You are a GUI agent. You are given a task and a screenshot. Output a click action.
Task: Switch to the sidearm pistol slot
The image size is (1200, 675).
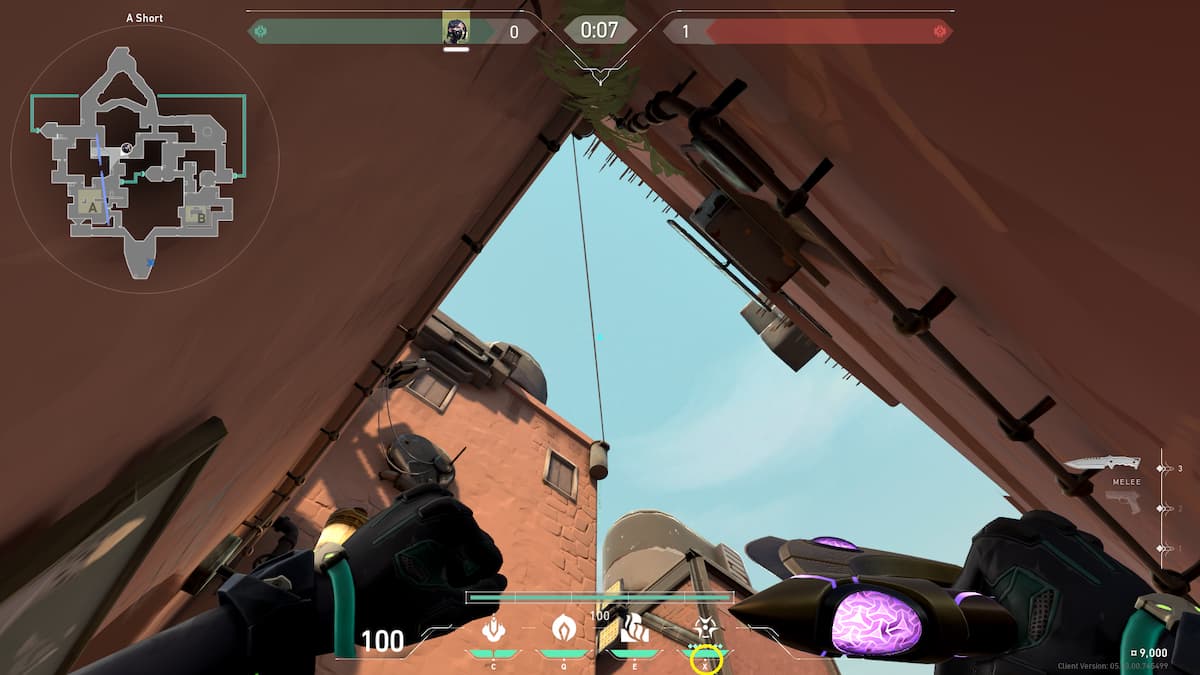1123,503
